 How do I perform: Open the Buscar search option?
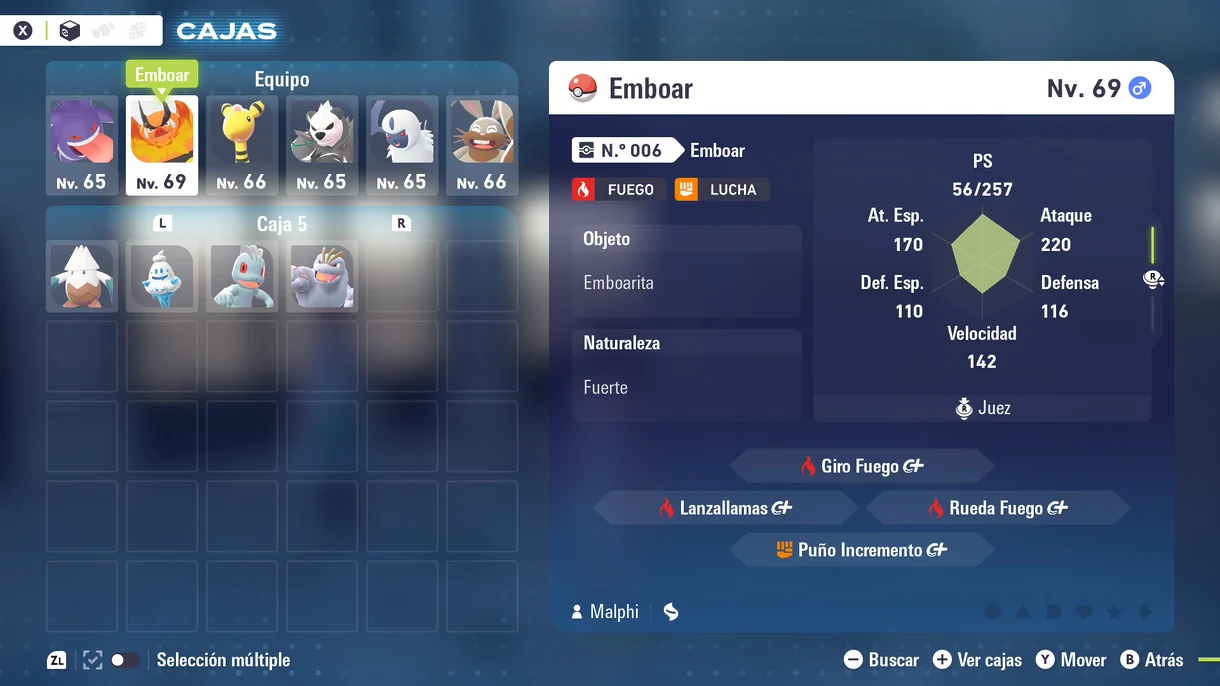(881, 660)
